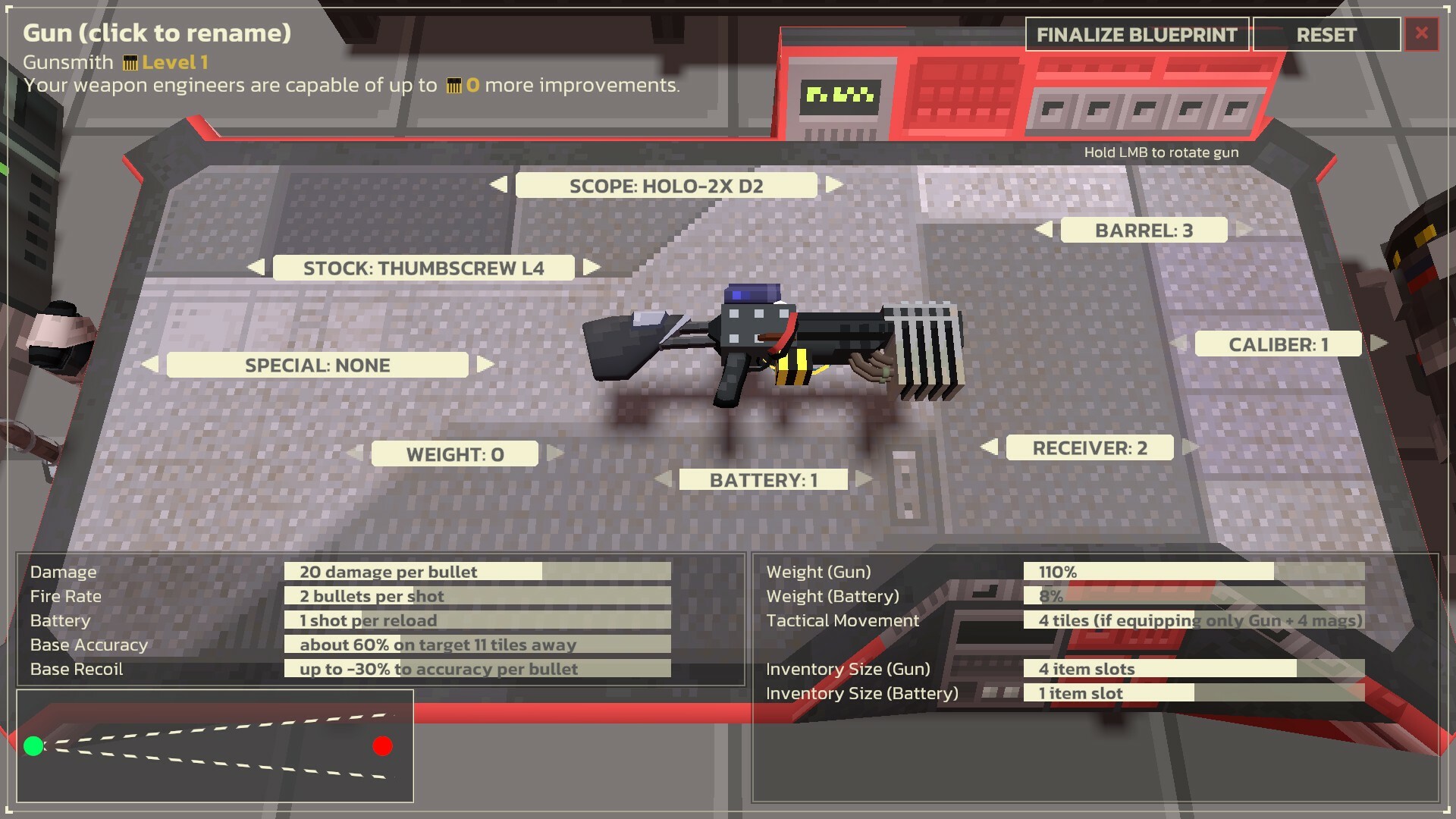Switch STOCK: THUMBSCREW L4 to next stock
The width and height of the screenshot is (1456, 819).
[x=590, y=267]
